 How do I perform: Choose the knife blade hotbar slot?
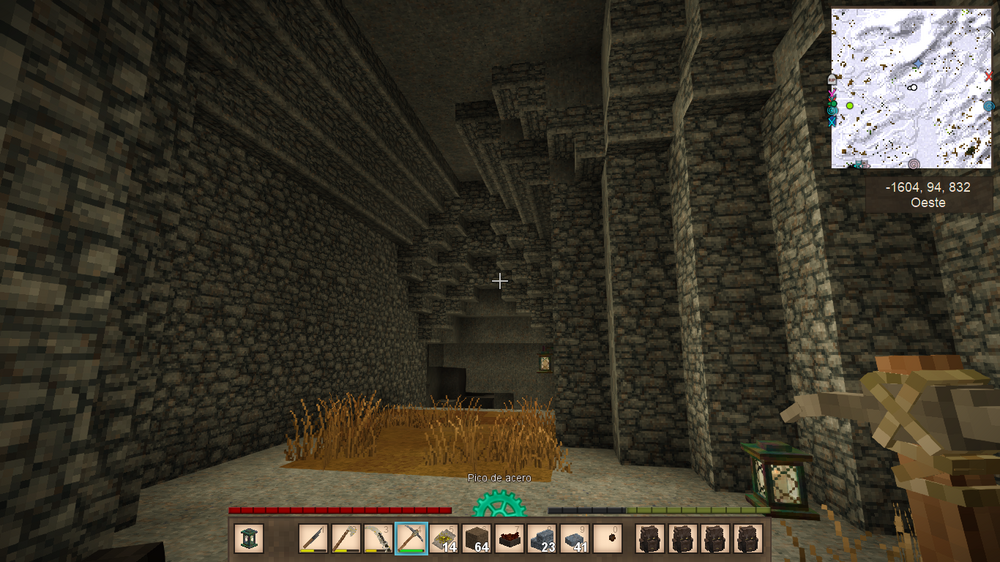click(x=314, y=538)
